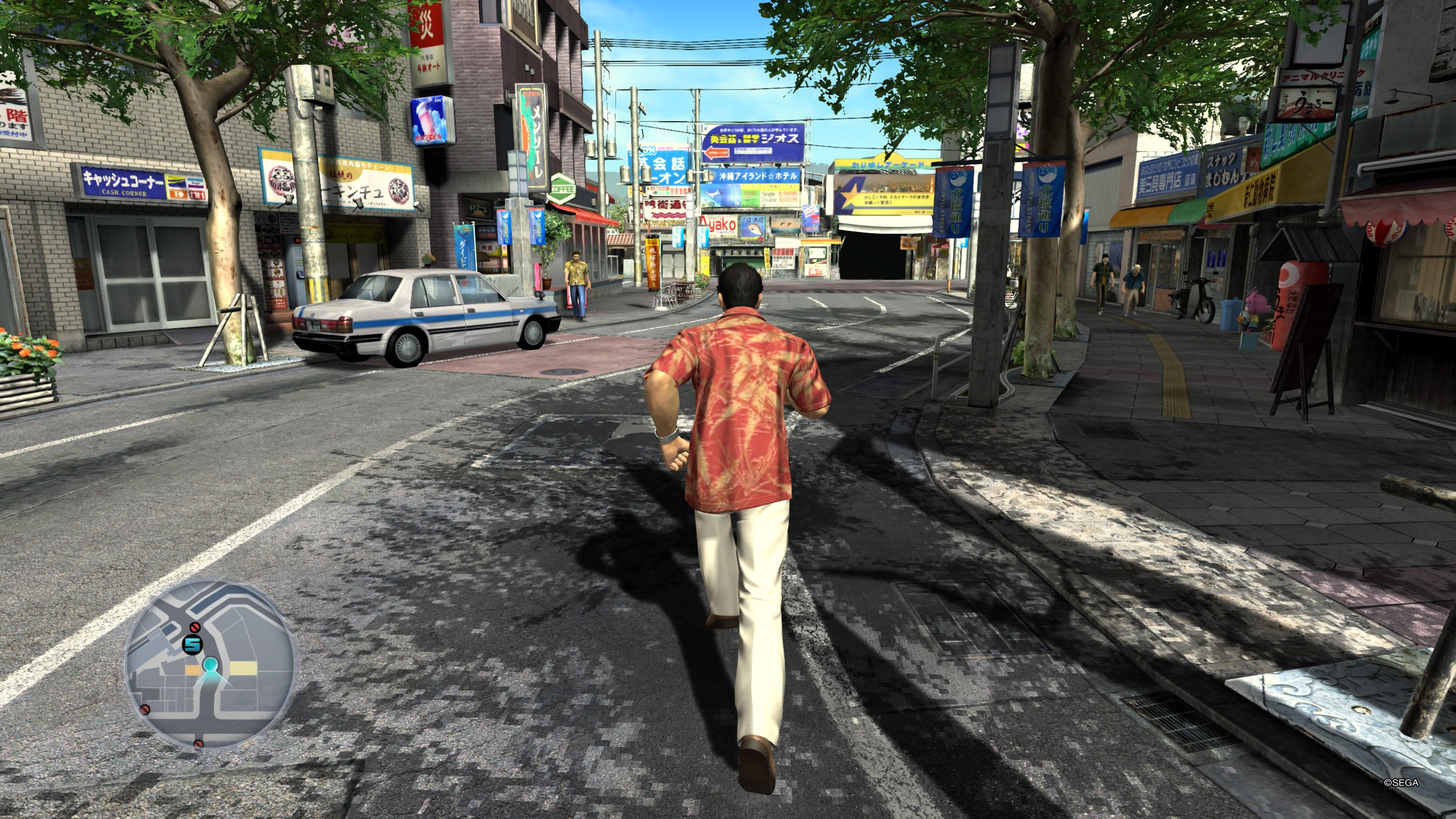
Task: Click the bottom no-entry marker on the minimap
Action: (199, 744)
